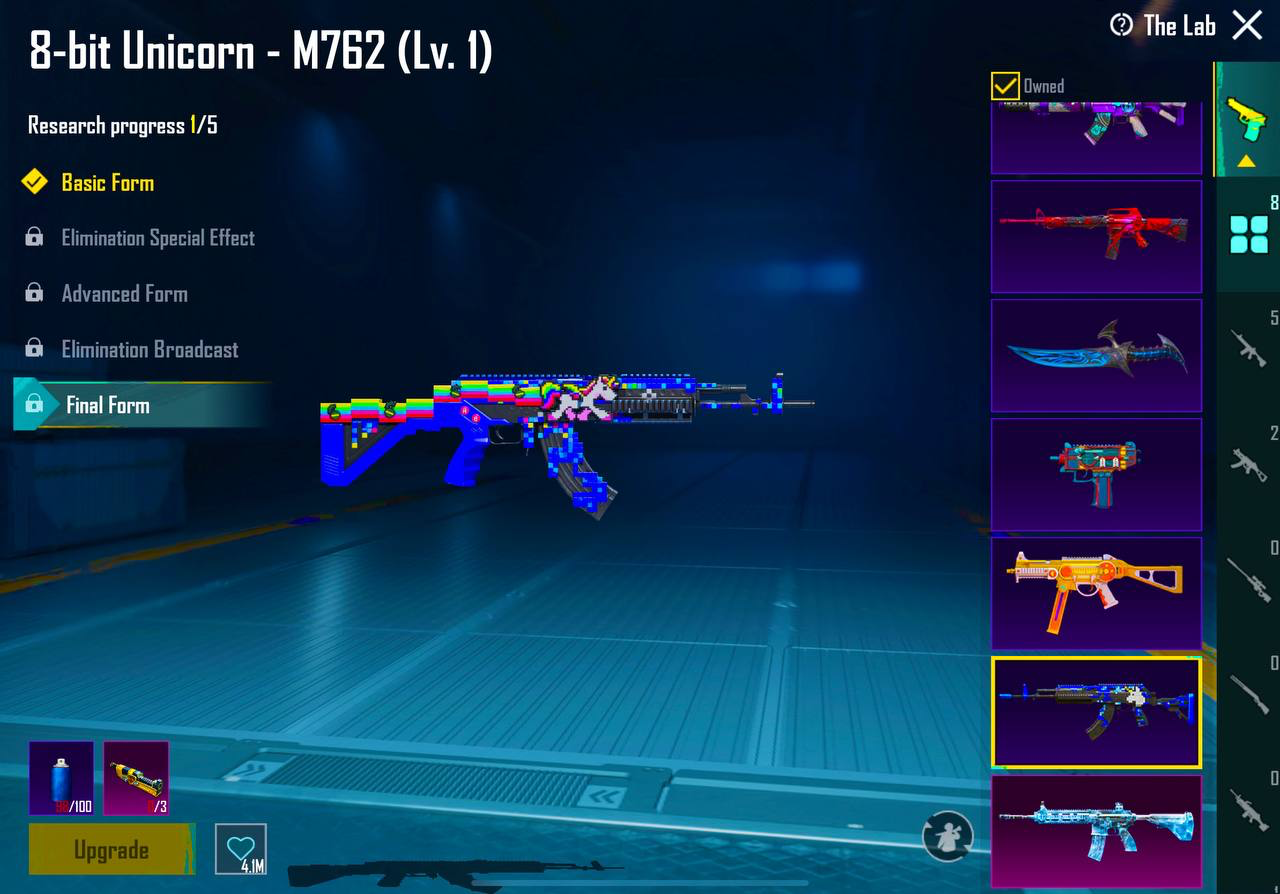Select the Elimination Special Effect stage
Image resolution: width=1280 pixels, height=894 pixels.
(157, 238)
